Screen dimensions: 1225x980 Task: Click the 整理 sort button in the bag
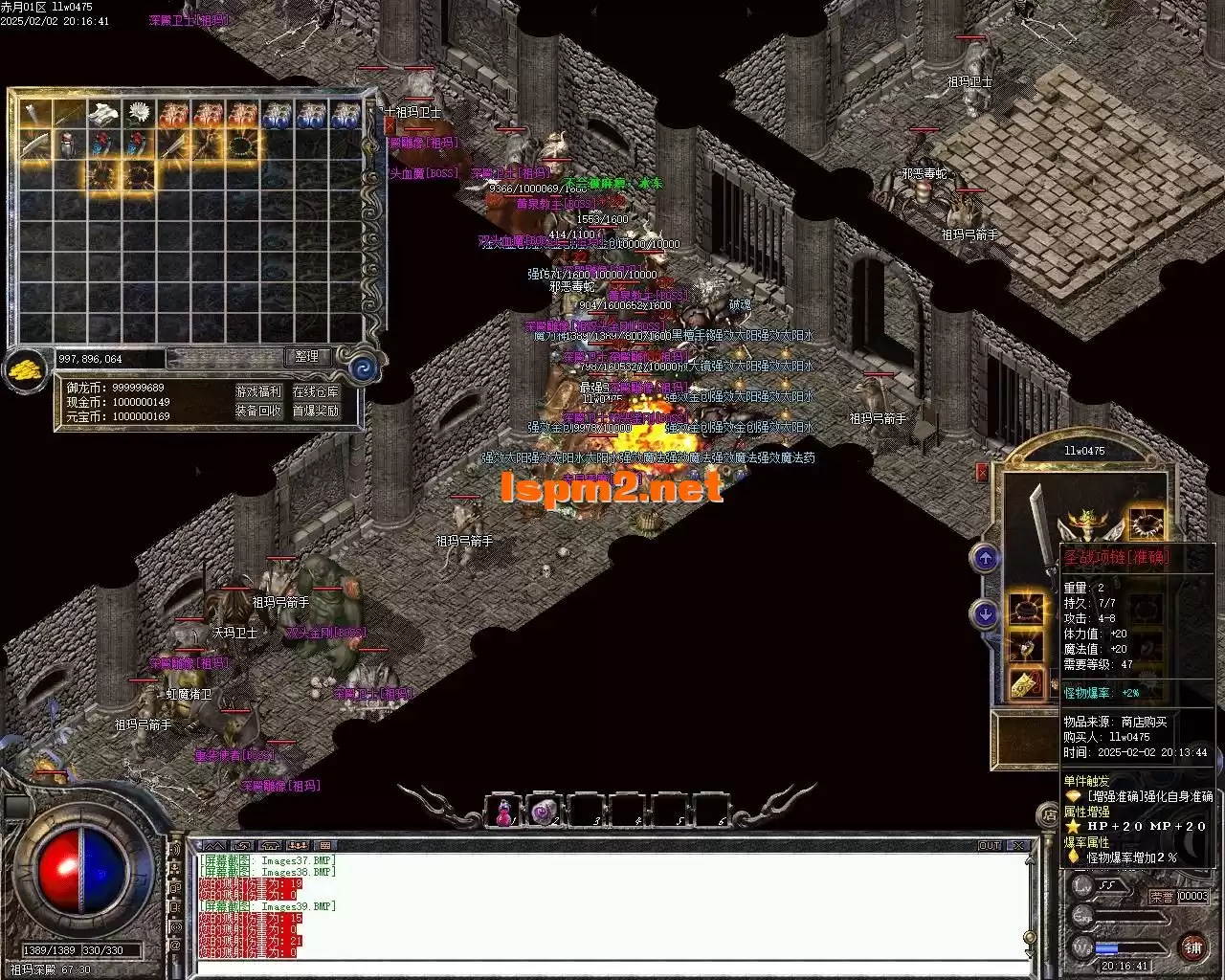307,357
